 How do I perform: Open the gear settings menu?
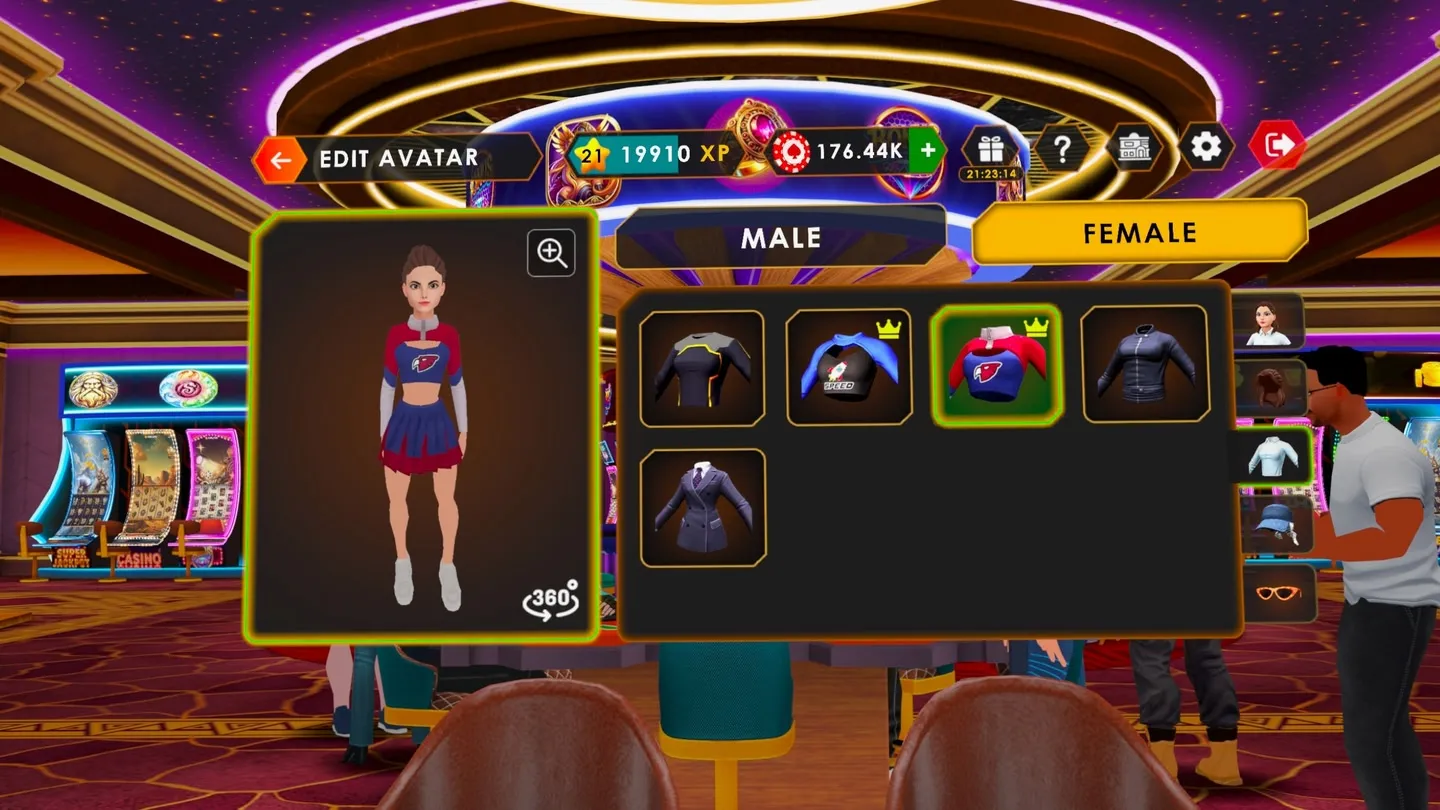[1206, 147]
